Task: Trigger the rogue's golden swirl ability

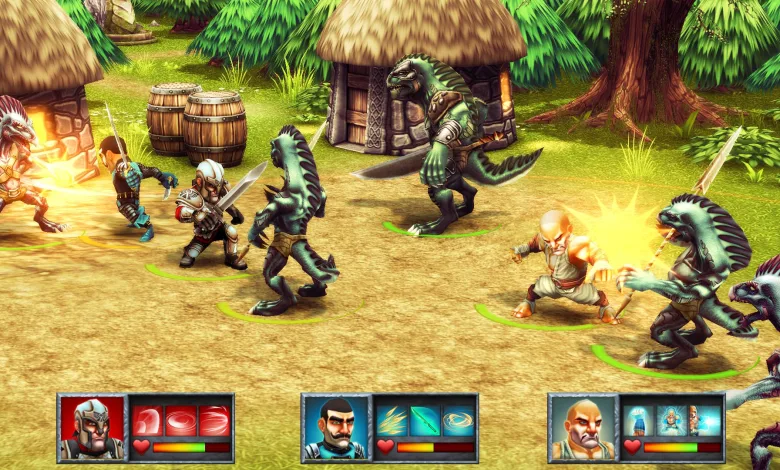Action: (457, 420)
